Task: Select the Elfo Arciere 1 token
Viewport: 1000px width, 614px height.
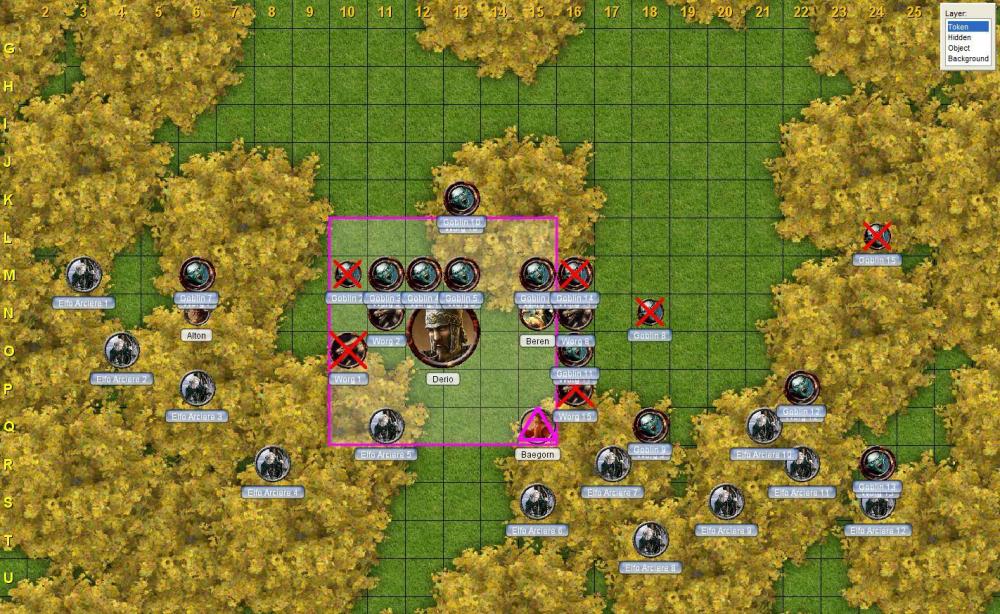Action: coord(84,275)
